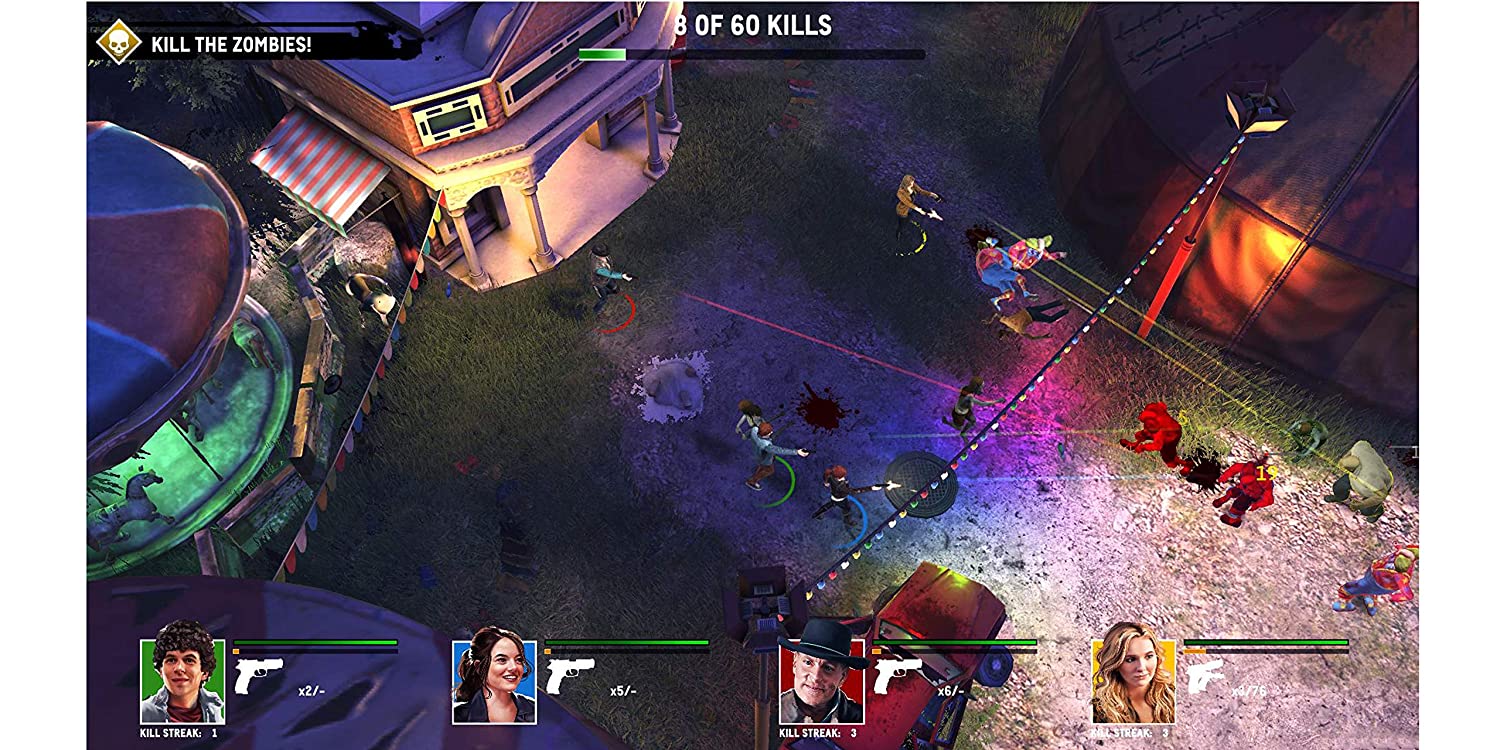This screenshot has width=1500, height=750.
Task: Click the skull objective icon
Action: click(x=118, y=42)
